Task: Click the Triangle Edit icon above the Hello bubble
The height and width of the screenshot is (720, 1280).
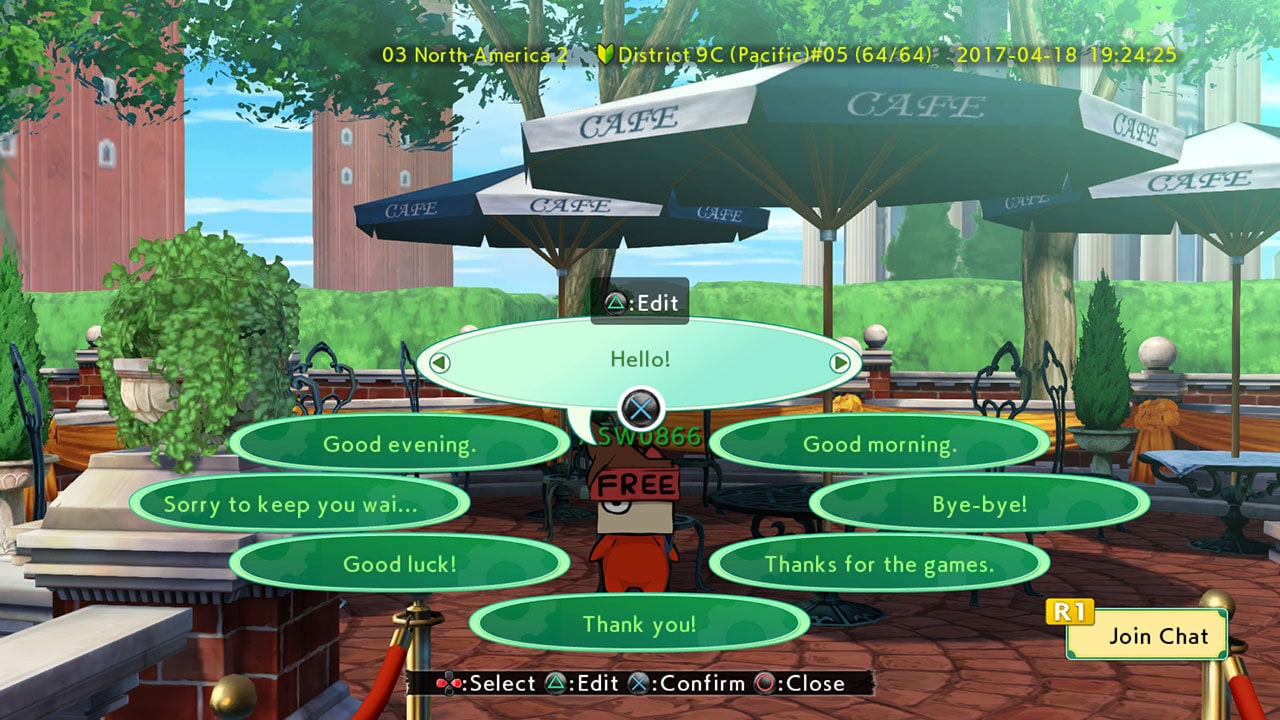Action: pos(618,303)
